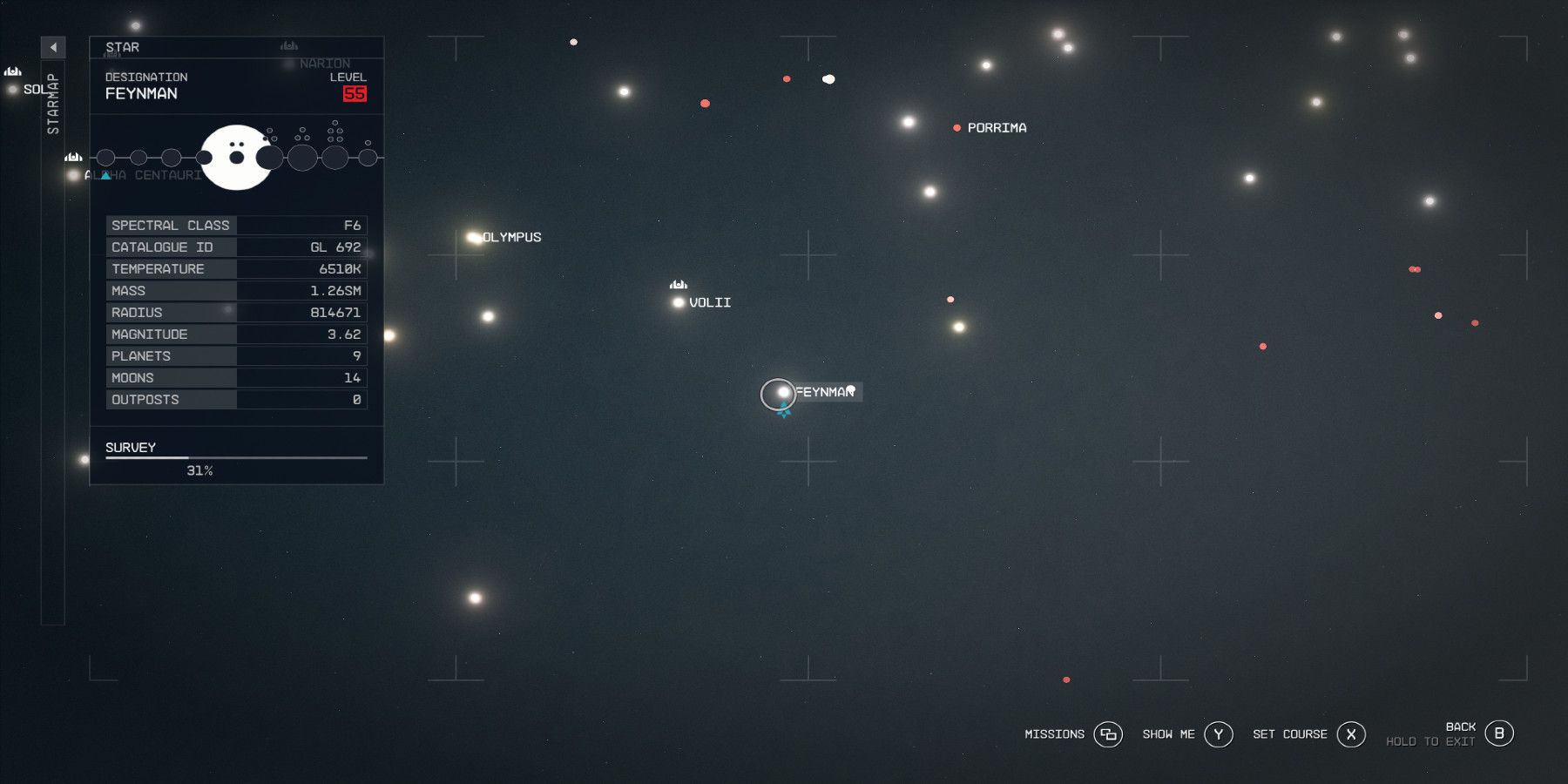Activate SET COURSE
The height and width of the screenshot is (784, 1568).
[x=1290, y=734]
